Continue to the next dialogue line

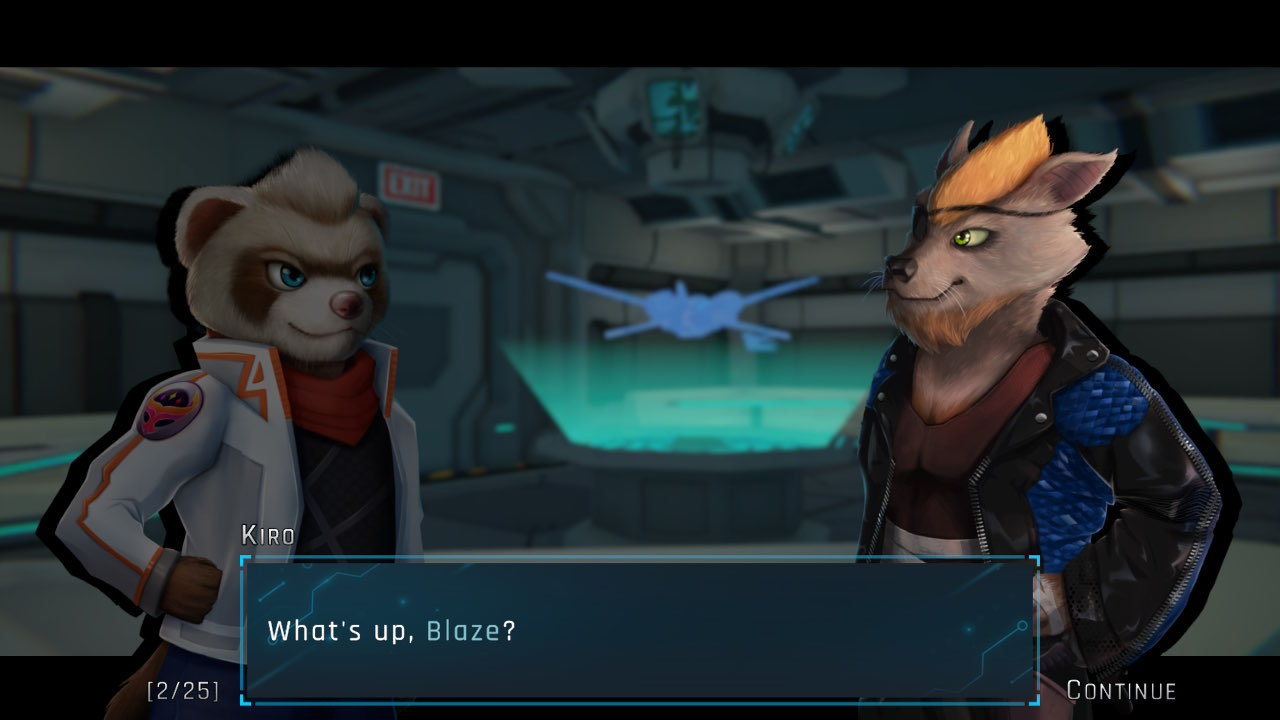pos(1121,690)
